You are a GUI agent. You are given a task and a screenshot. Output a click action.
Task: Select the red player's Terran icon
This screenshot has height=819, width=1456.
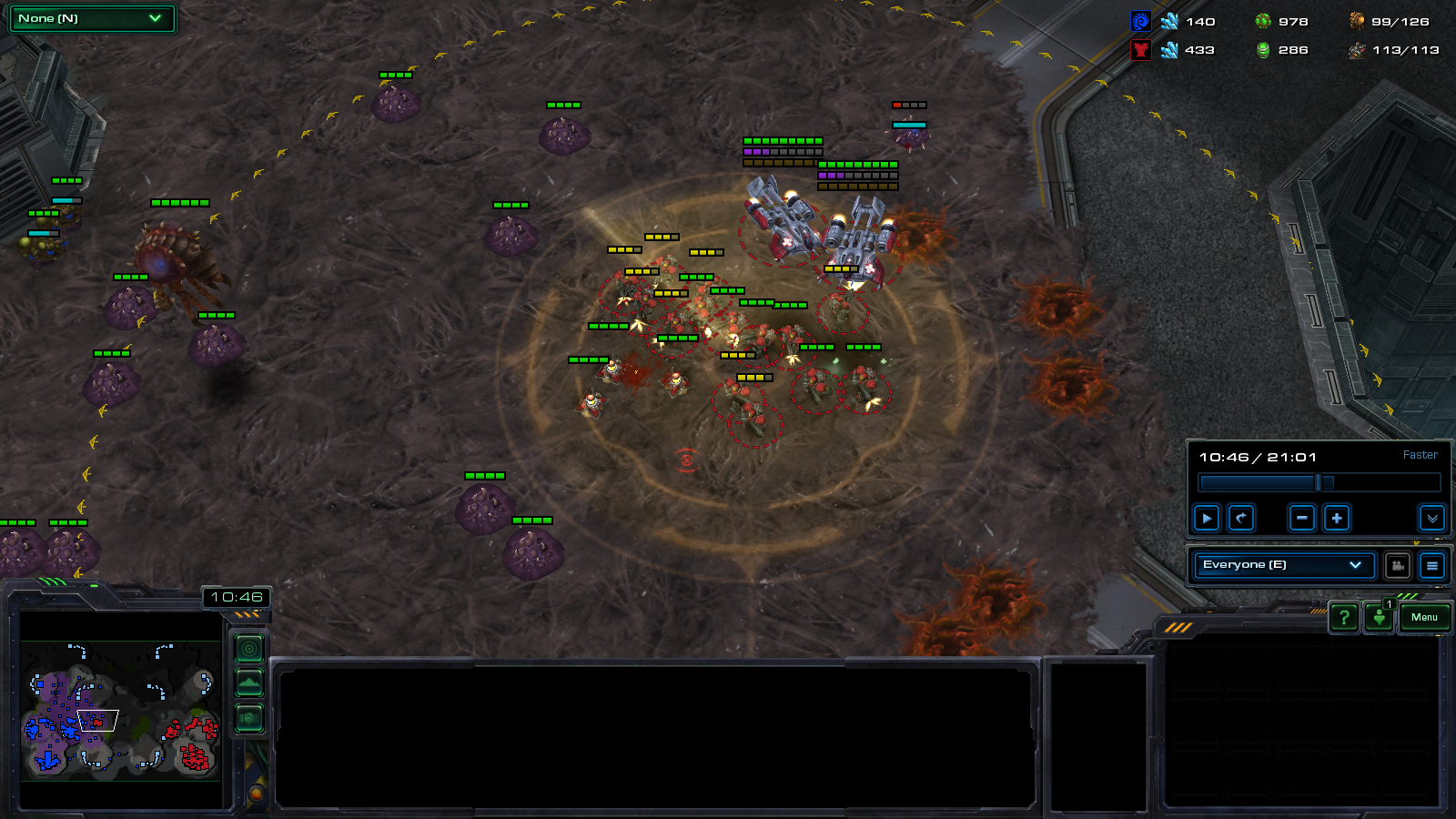tap(1140, 50)
